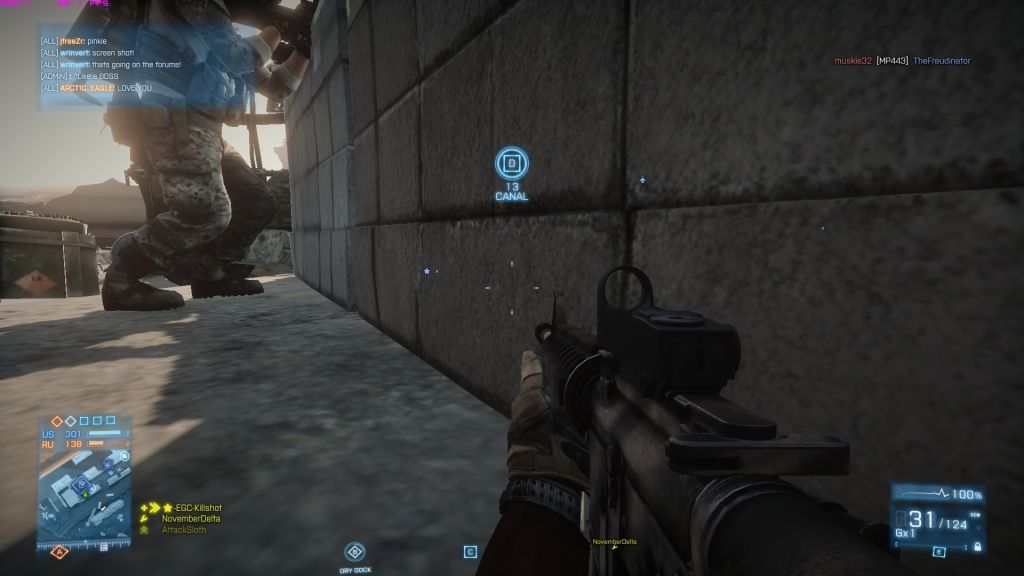Click the orange A flag marker below minimap
The height and width of the screenshot is (576, 1024).
58,551
